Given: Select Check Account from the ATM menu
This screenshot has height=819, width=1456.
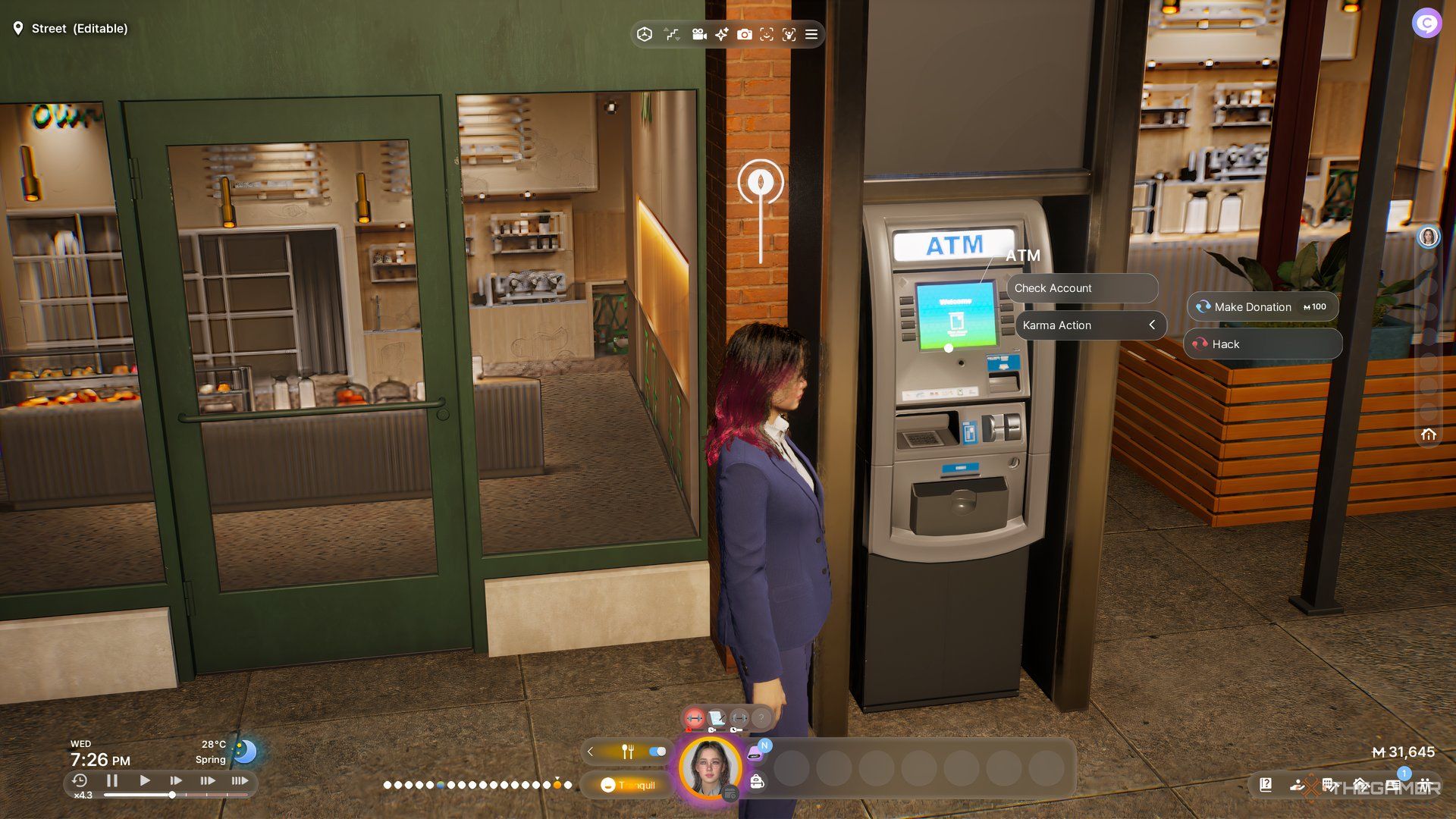Looking at the screenshot, I should click(1054, 288).
